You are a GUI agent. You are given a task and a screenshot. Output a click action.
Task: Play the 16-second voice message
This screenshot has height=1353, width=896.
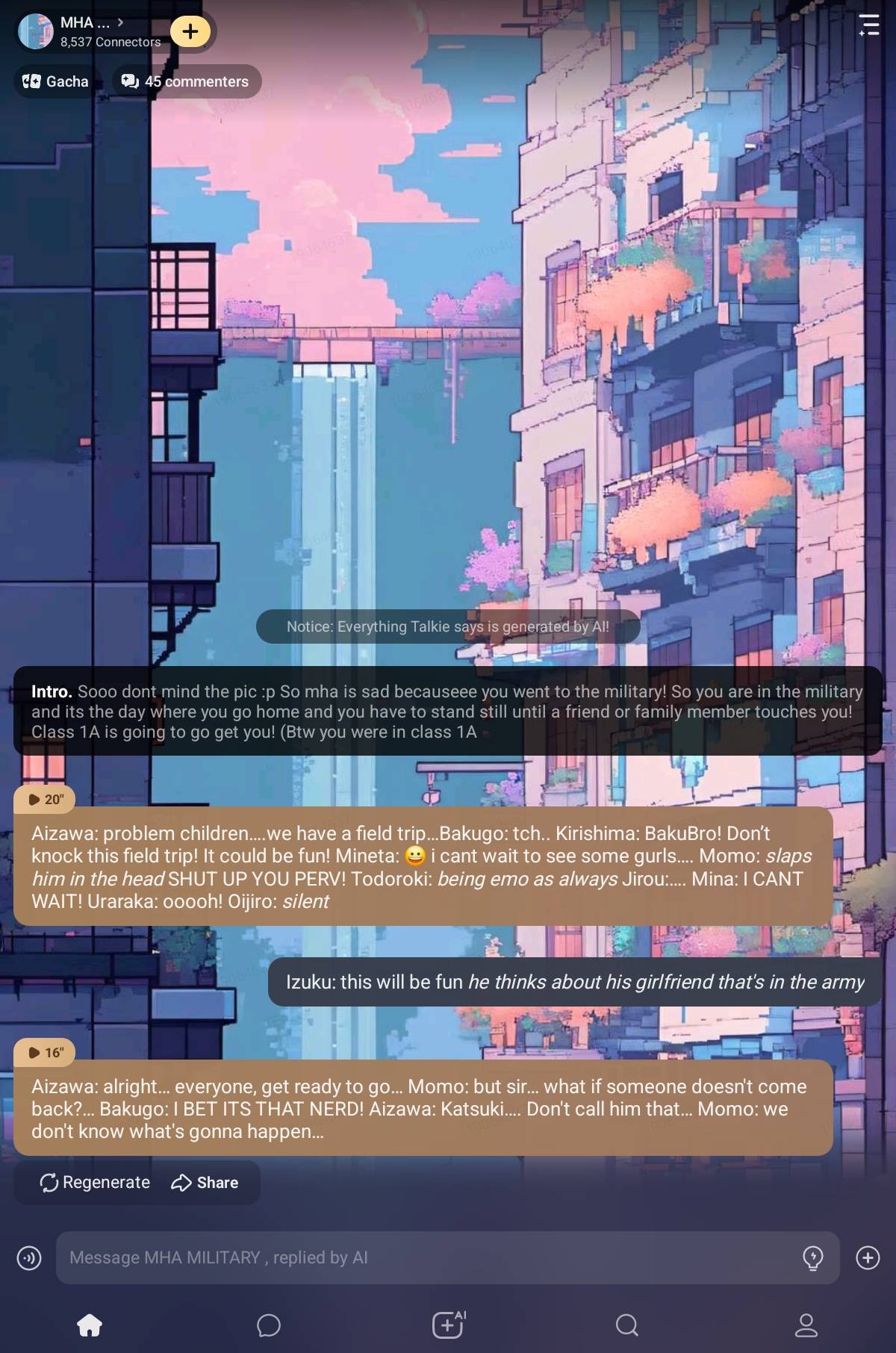[46, 1052]
